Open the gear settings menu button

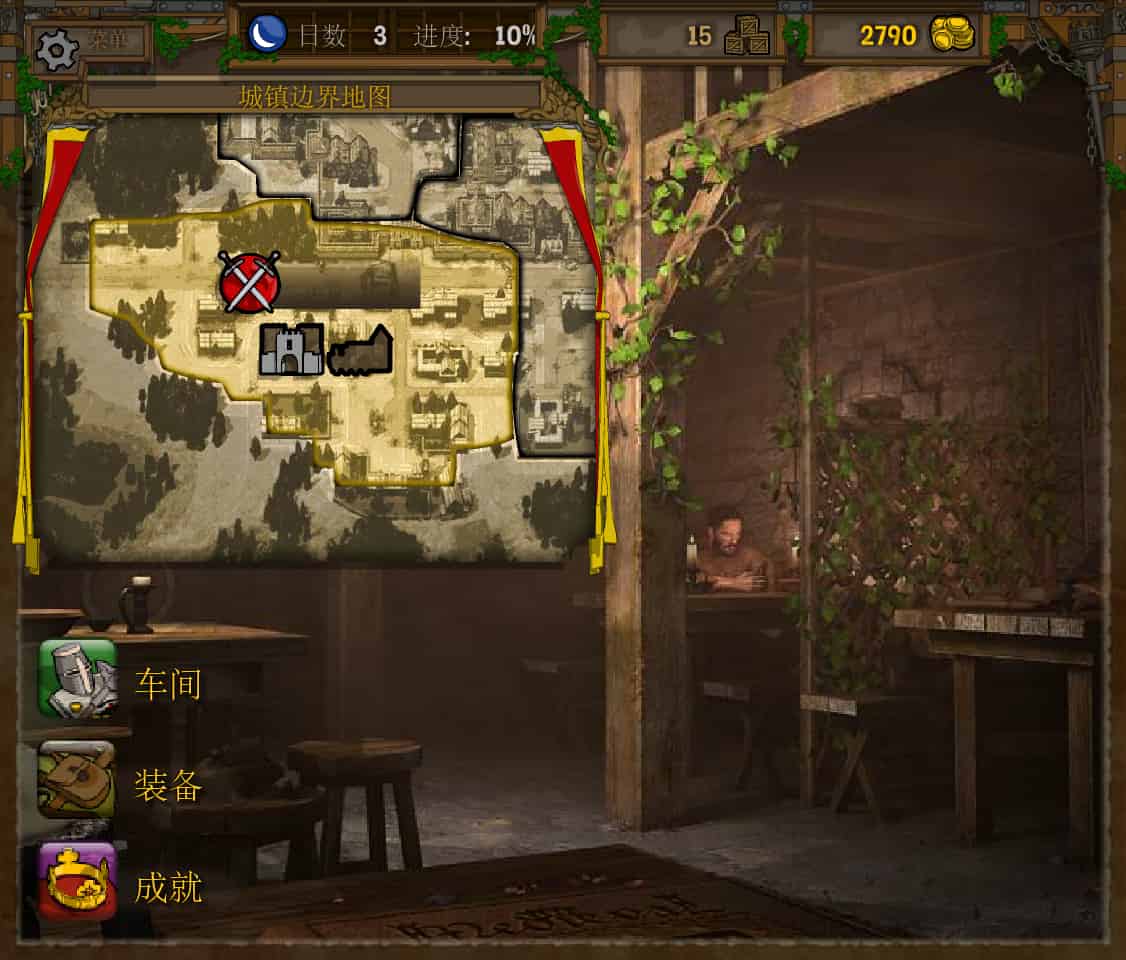[x=57, y=47]
